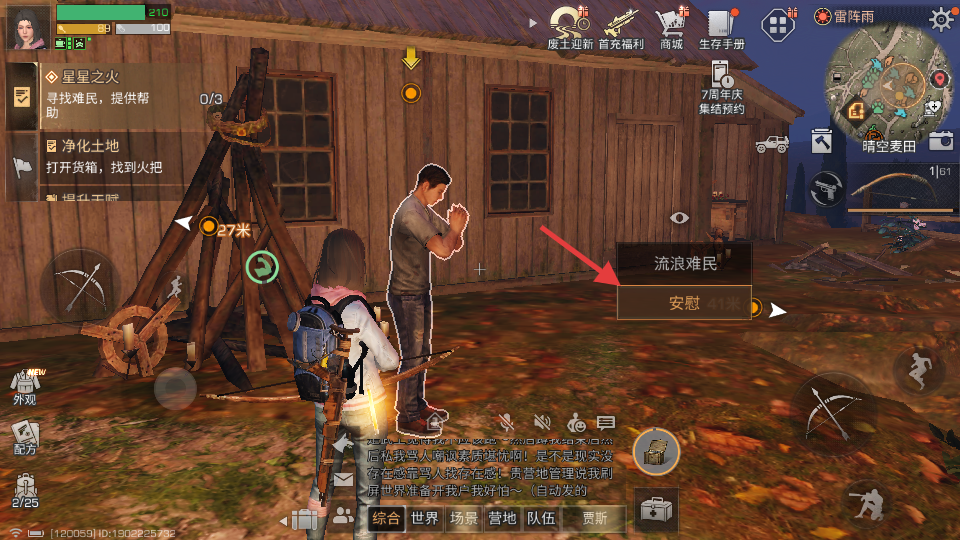
Task: Switch to the 营地 camp chat tab
Action: 502,518
